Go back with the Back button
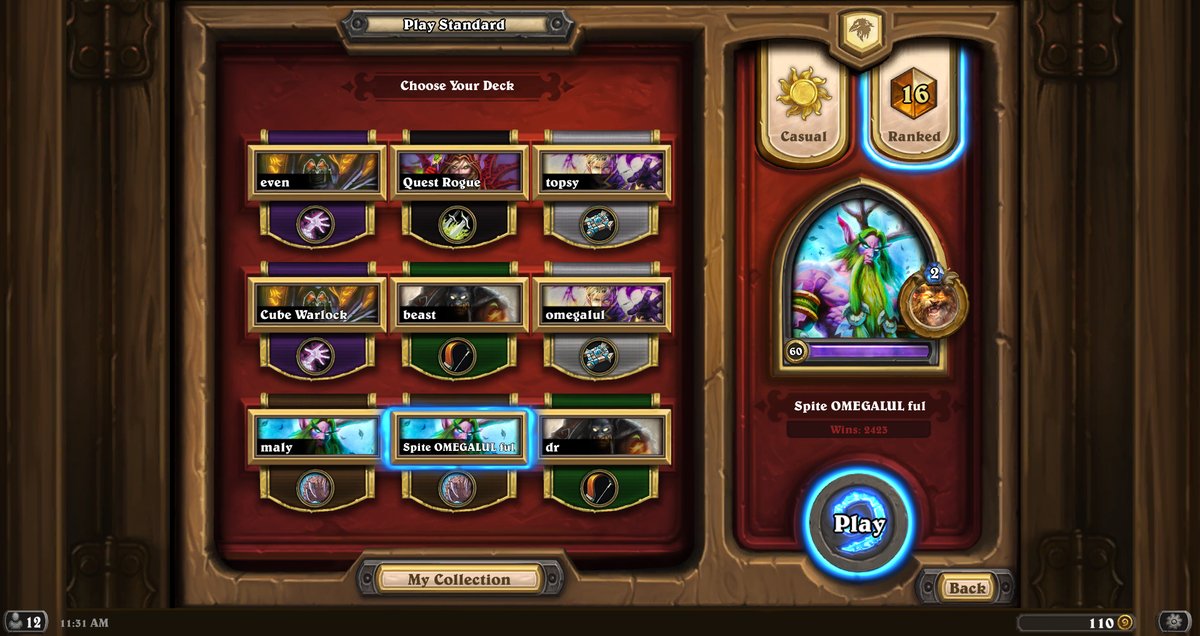Viewport: 1200px width, 636px height. coord(966,588)
